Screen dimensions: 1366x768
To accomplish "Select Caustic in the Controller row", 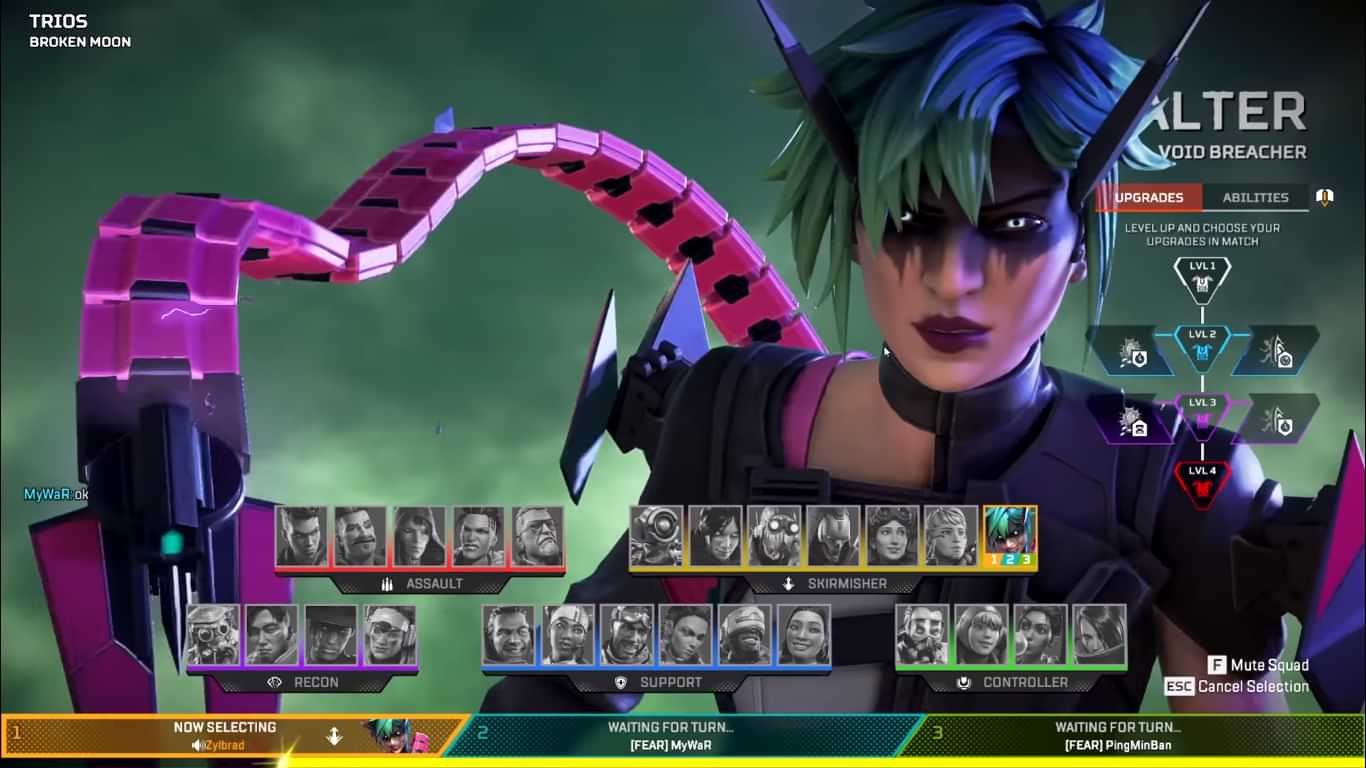I will (x=921, y=634).
